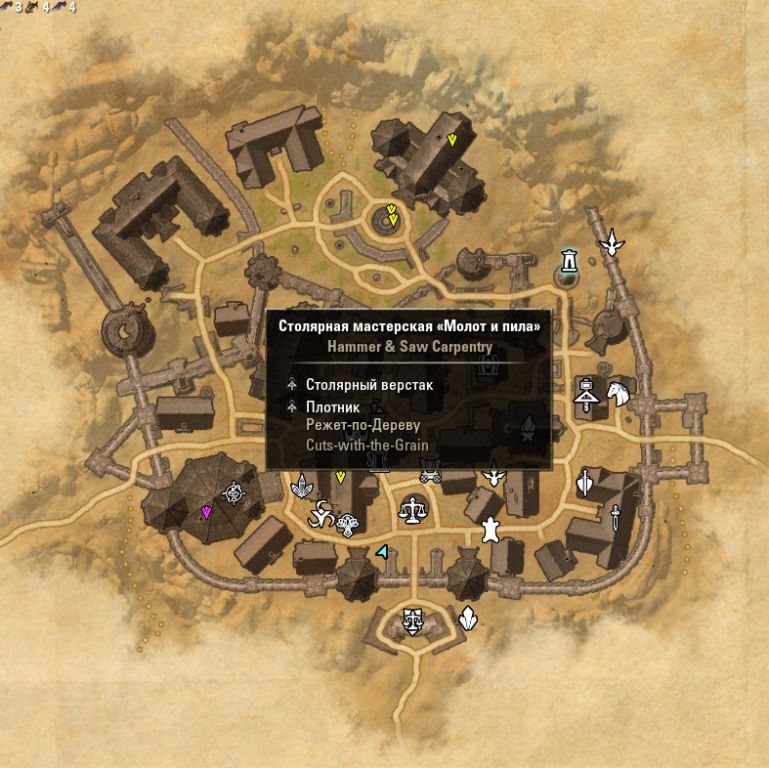769x768 pixels.
Task: Click the magenta arrow marker
Action: click(207, 513)
